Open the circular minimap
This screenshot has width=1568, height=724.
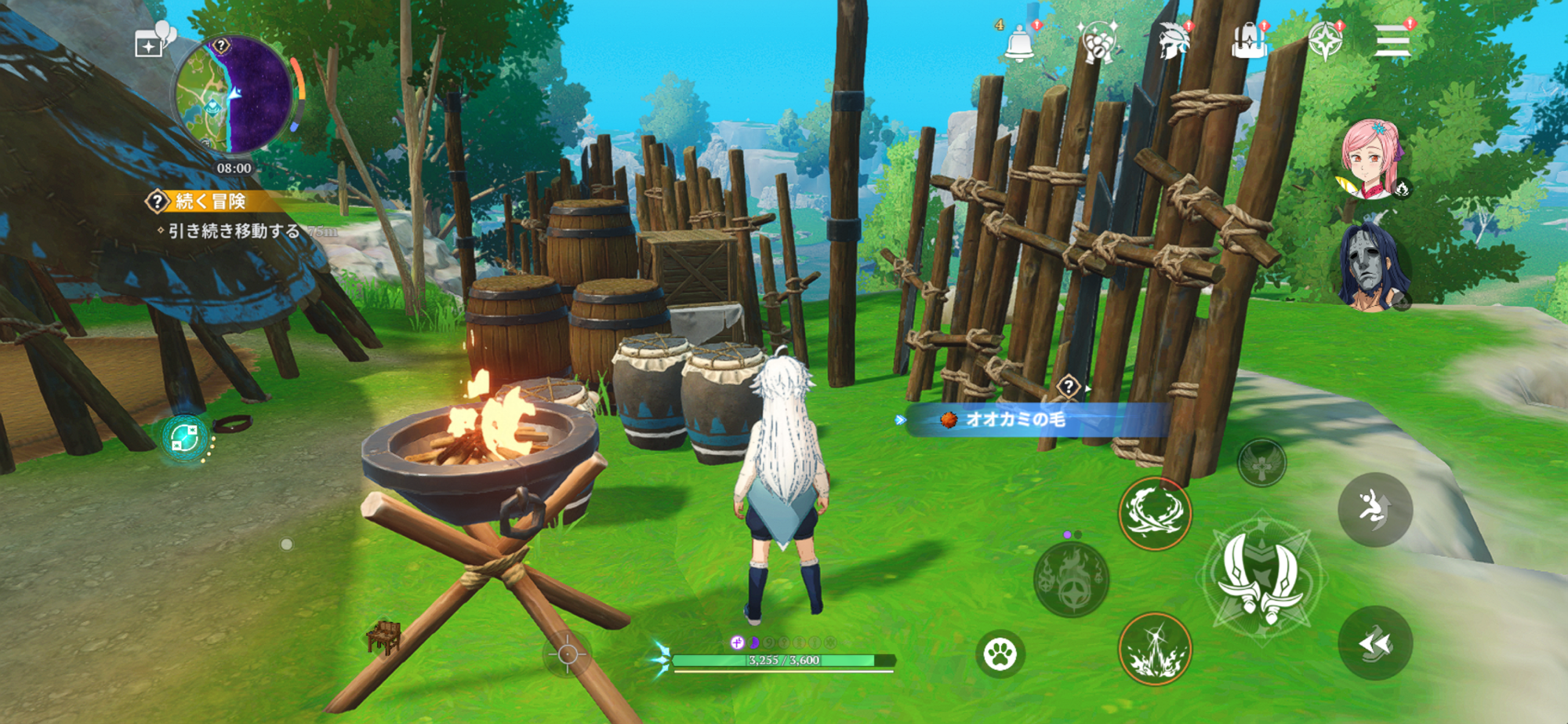click(233, 96)
